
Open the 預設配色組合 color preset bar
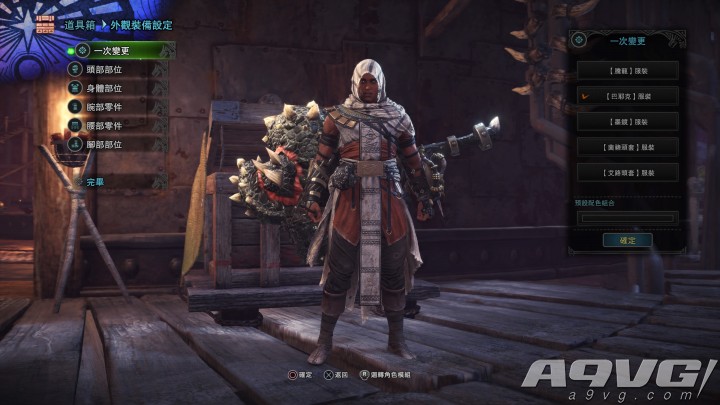tap(628, 217)
